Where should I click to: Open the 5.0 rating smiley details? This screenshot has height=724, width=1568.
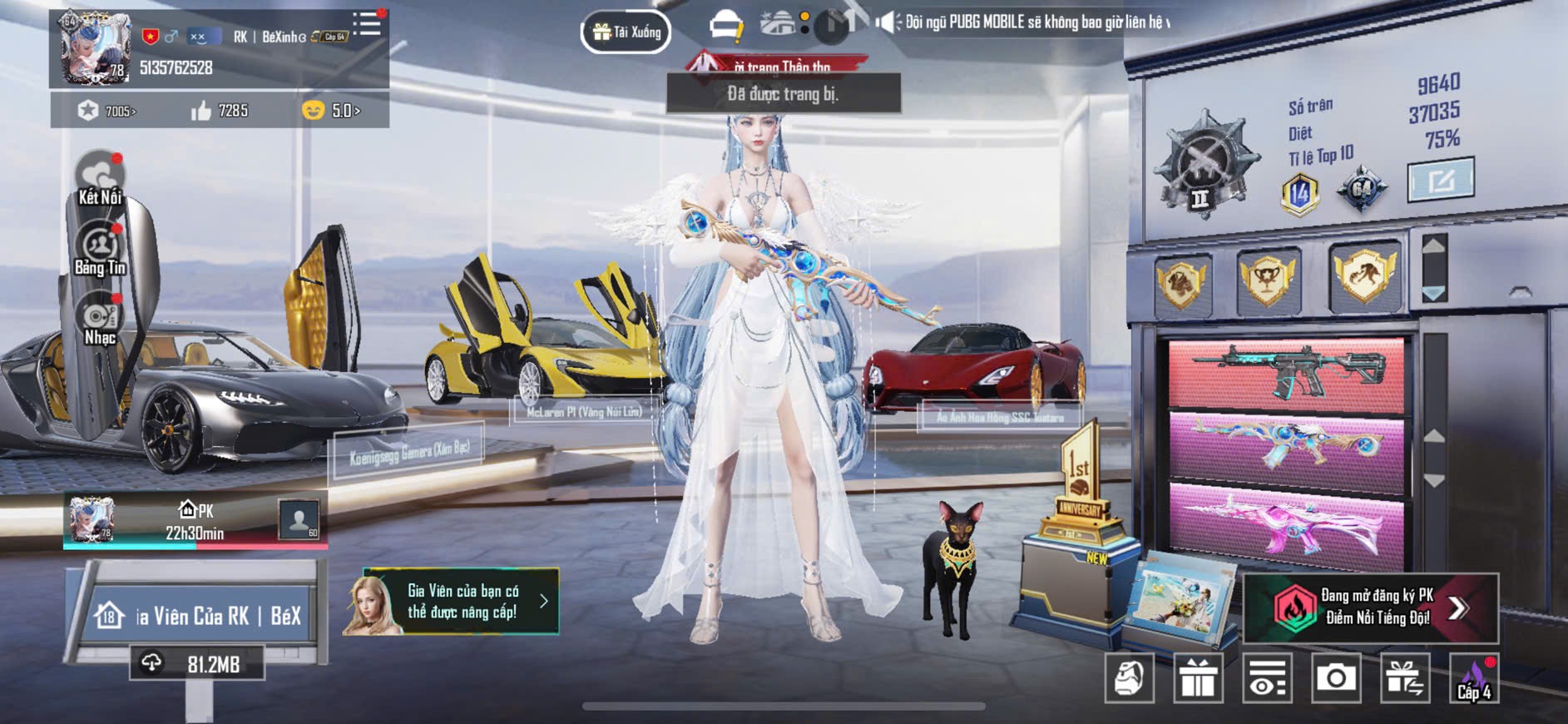pyautogui.click(x=331, y=111)
